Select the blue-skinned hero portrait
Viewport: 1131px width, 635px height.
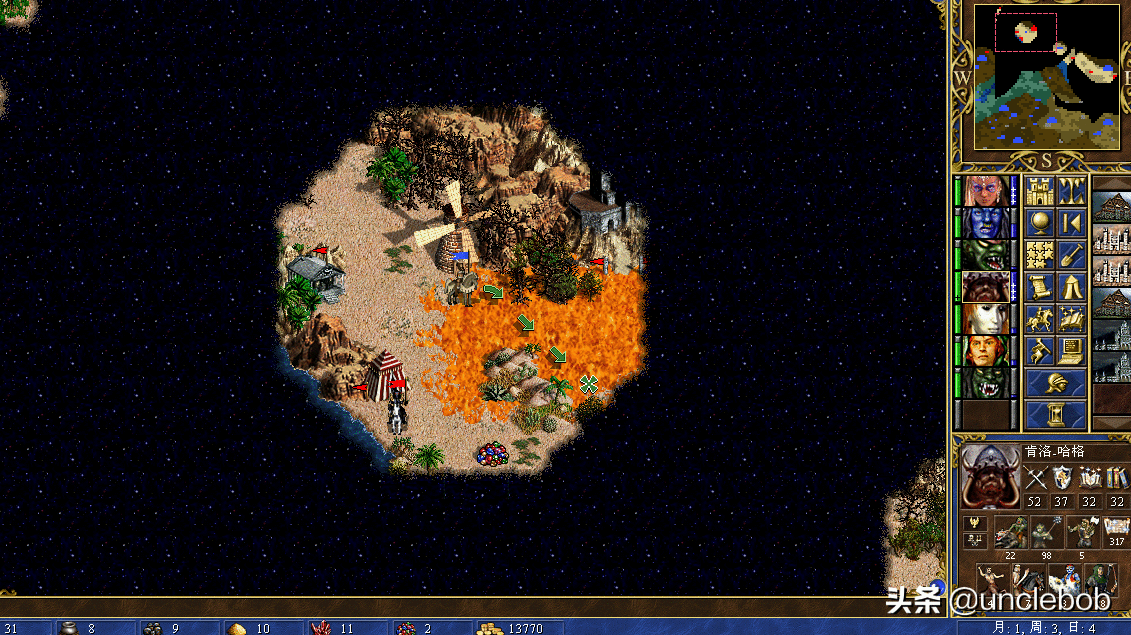[986, 223]
